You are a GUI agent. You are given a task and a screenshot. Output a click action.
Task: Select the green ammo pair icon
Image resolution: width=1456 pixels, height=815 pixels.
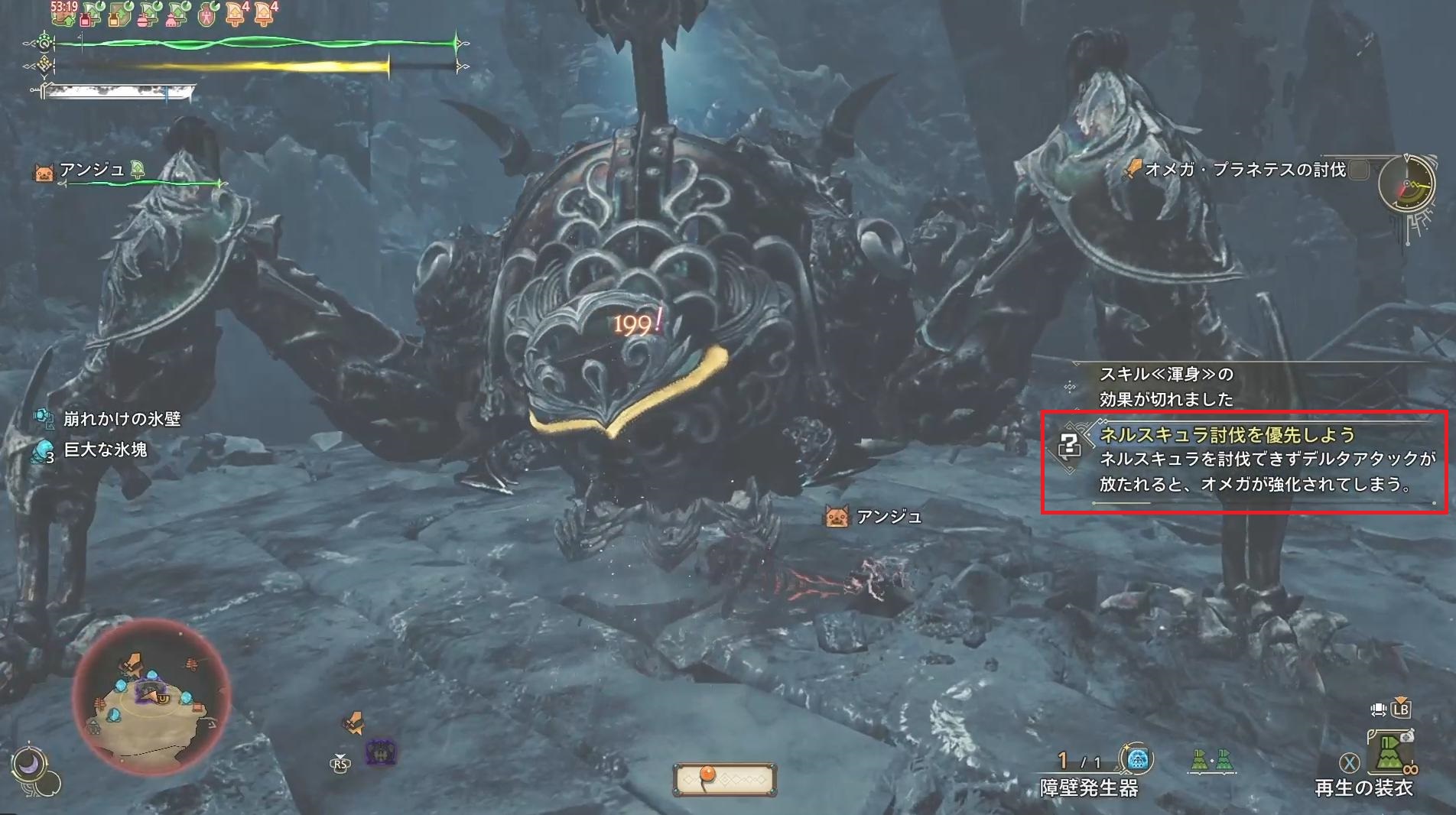pos(1211,760)
